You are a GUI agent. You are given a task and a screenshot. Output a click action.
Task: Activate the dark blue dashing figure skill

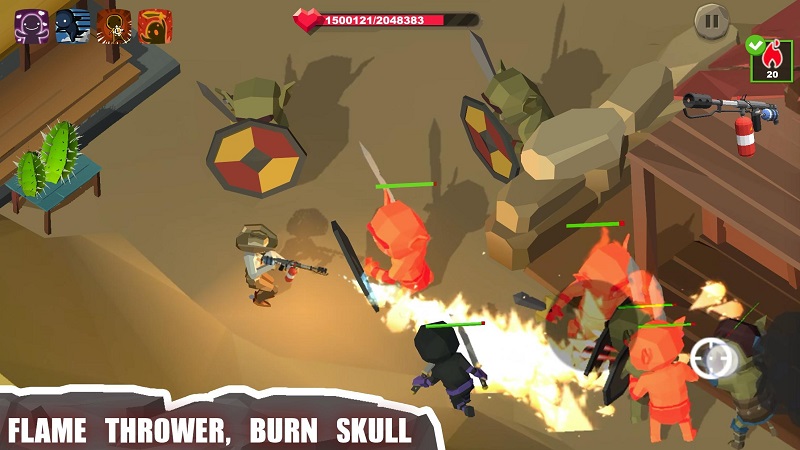pyautogui.click(x=72, y=25)
